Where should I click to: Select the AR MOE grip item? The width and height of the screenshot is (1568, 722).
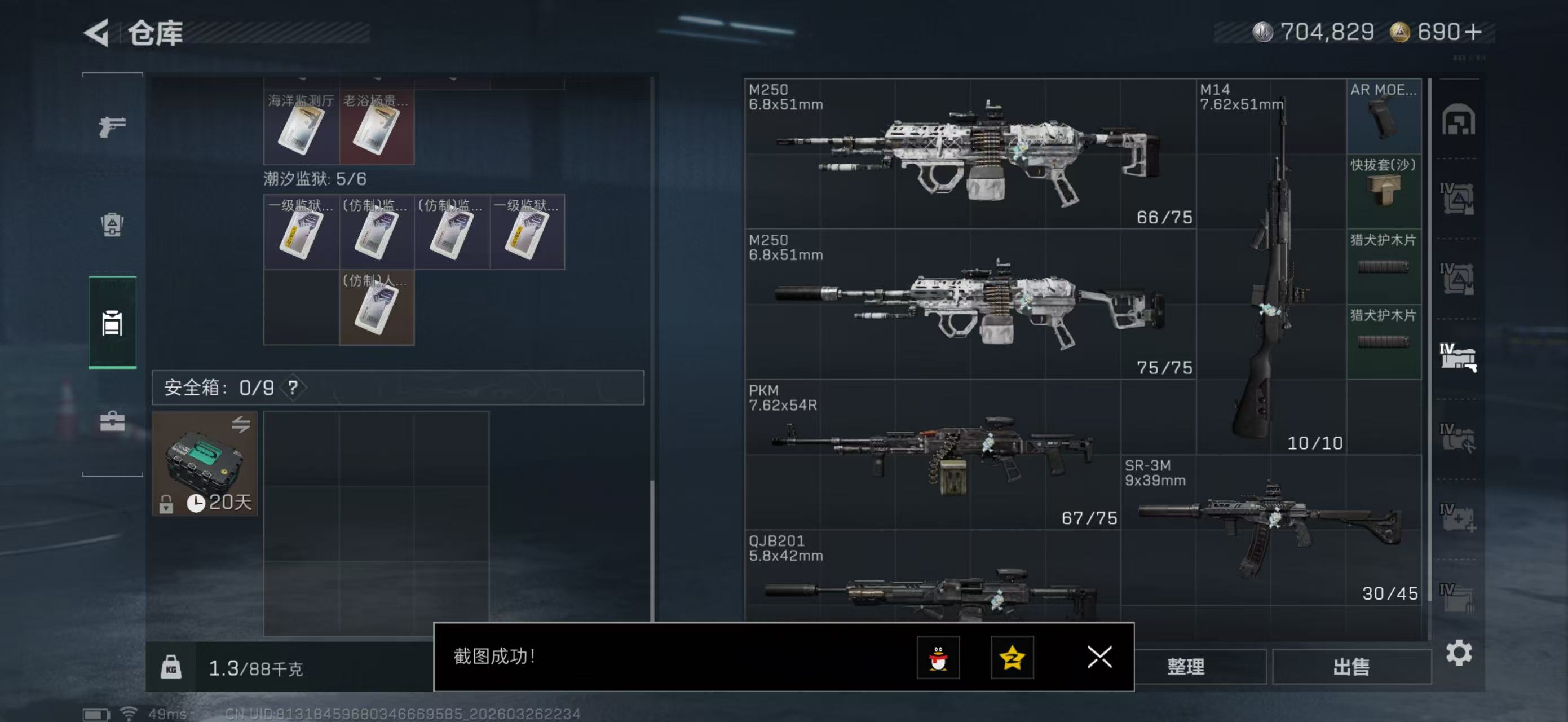1383,116
